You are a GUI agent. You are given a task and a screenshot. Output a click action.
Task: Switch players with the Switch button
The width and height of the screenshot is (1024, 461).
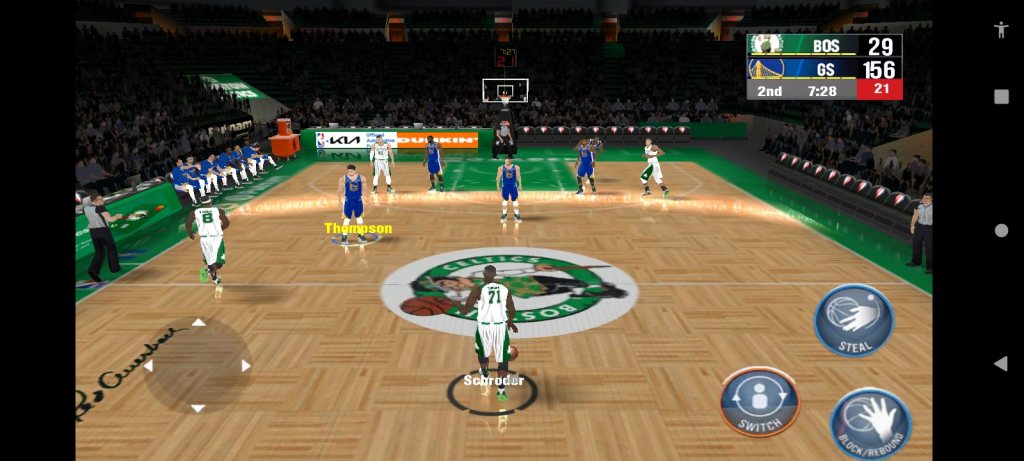coord(759,401)
